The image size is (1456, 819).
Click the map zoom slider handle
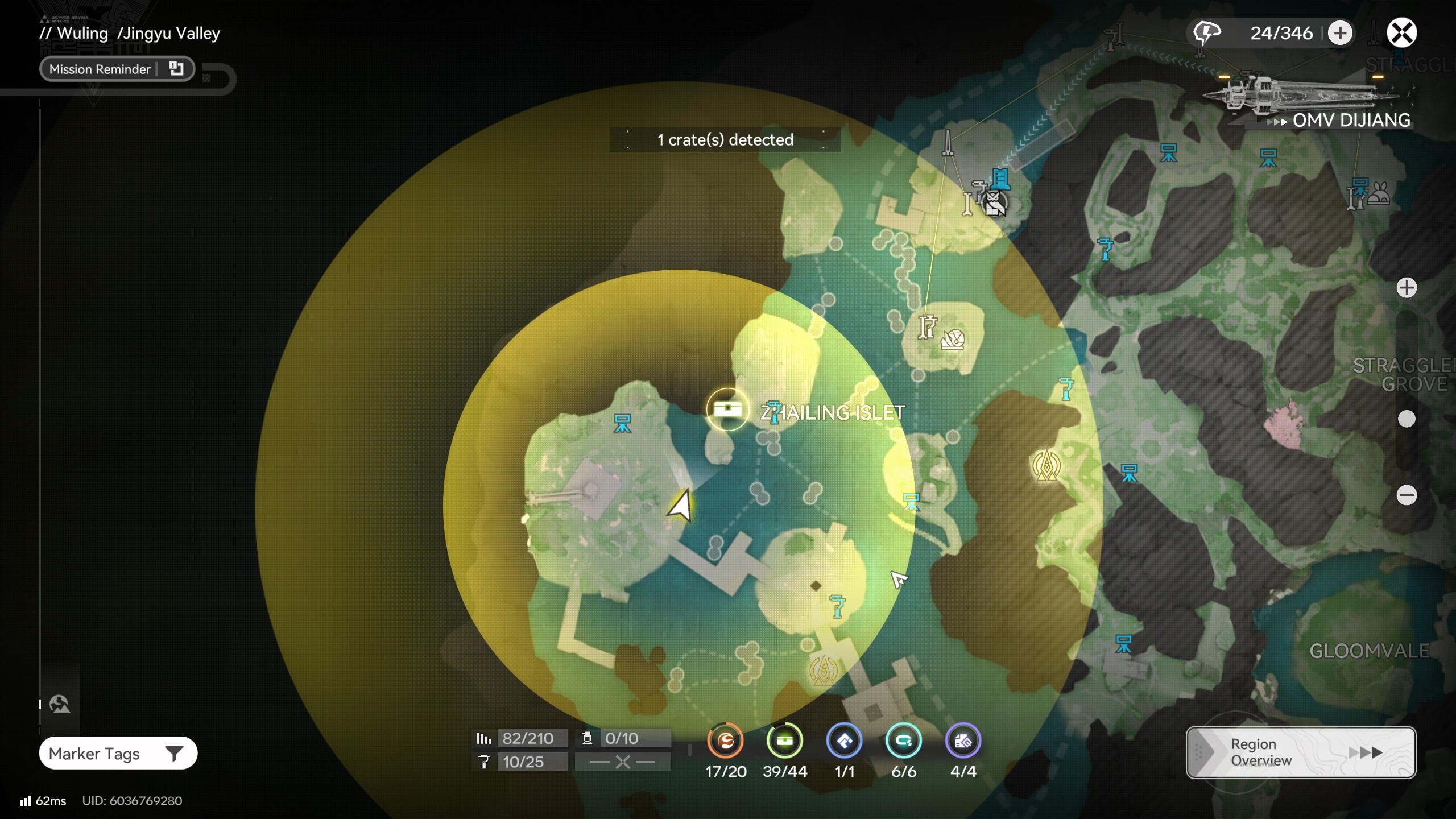pyautogui.click(x=1407, y=419)
